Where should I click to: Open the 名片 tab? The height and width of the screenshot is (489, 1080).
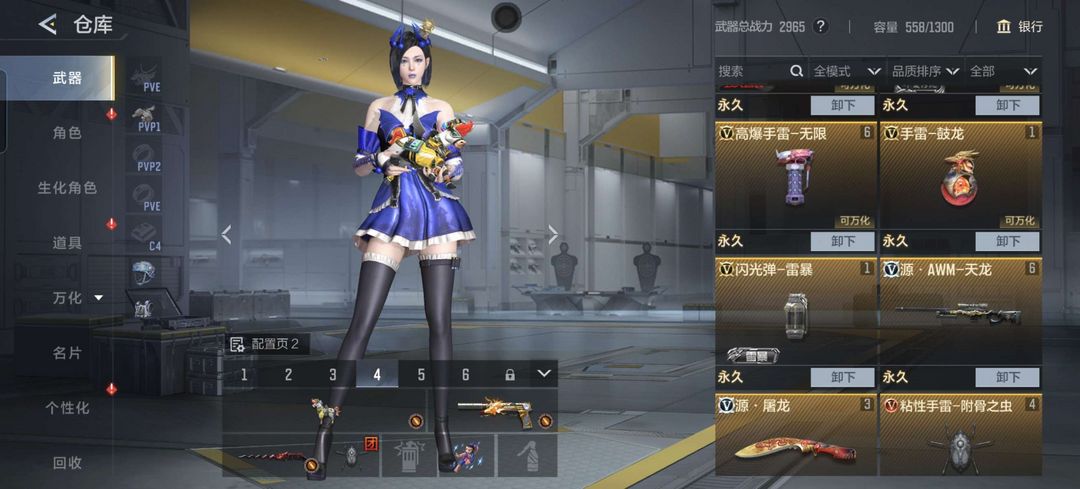66,352
